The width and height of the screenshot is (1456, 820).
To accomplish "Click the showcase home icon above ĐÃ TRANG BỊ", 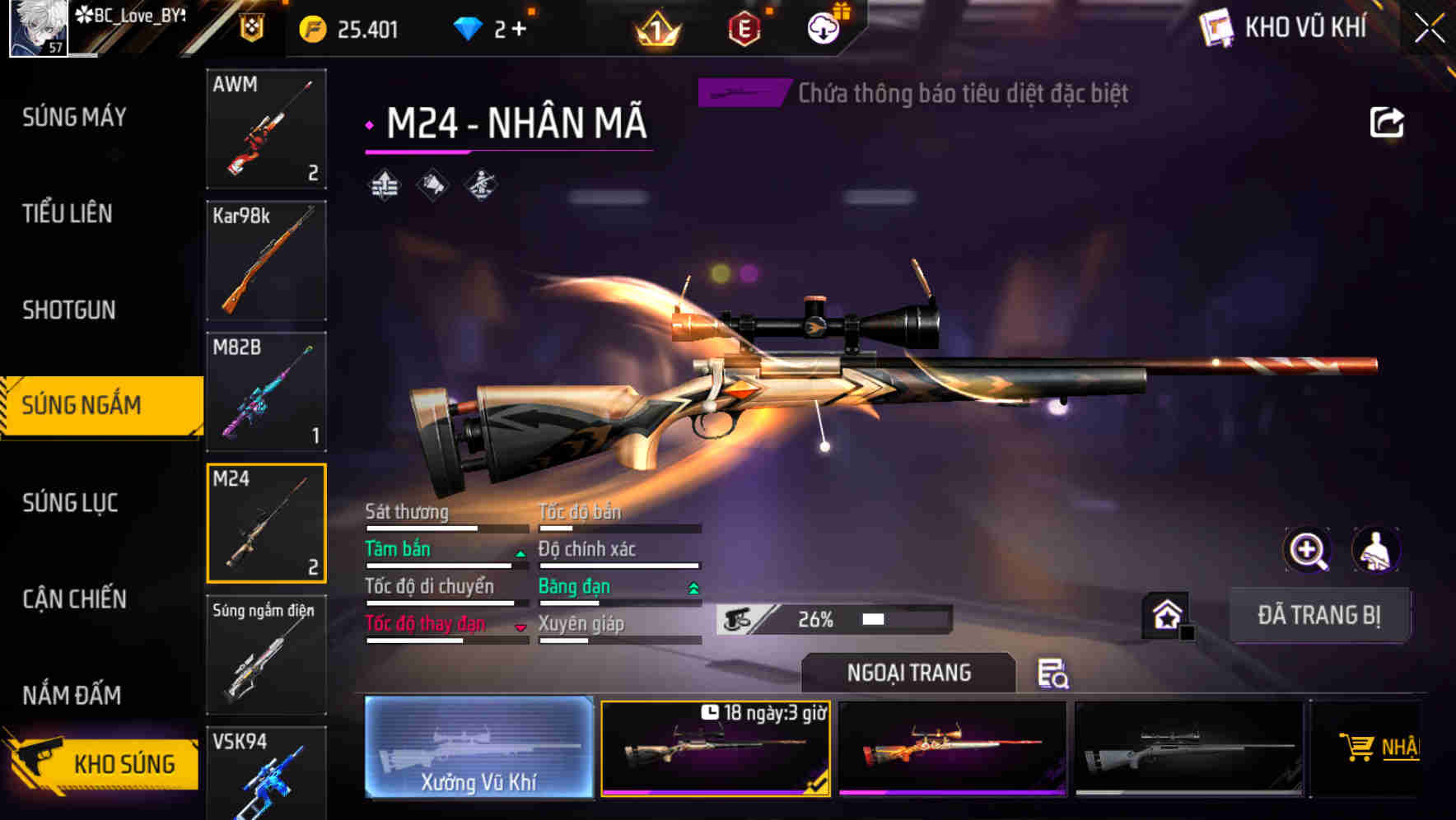I will coord(1168,615).
